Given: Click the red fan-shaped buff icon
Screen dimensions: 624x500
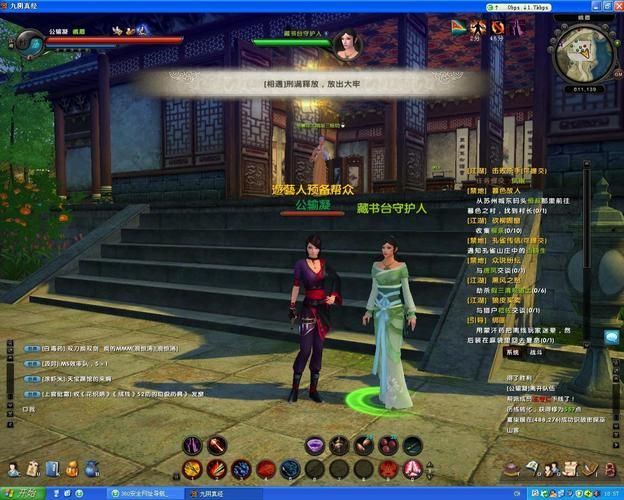Looking at the screenshot, I should 458,26.
